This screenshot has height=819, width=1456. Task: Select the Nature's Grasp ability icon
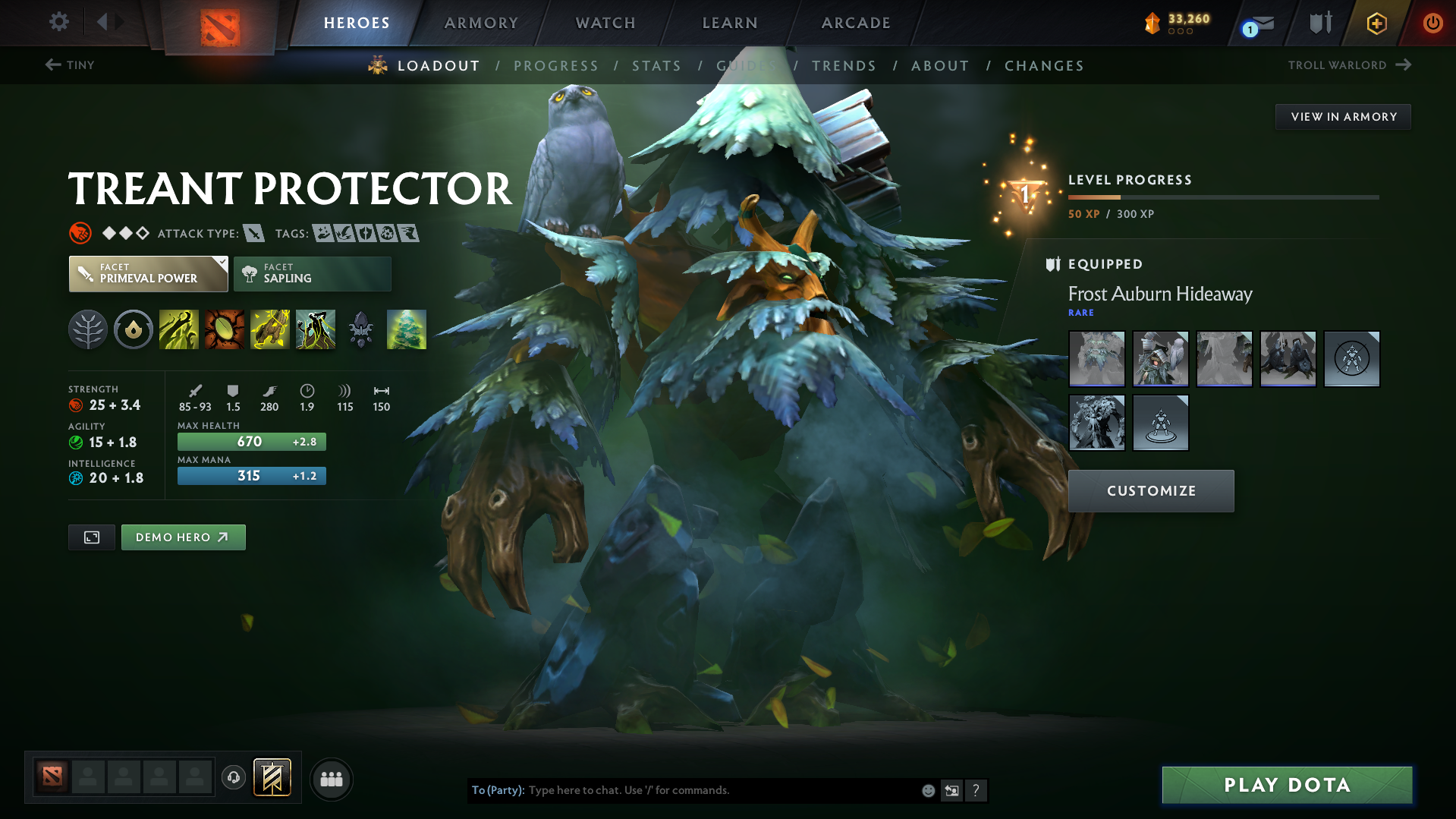point(179,329)
